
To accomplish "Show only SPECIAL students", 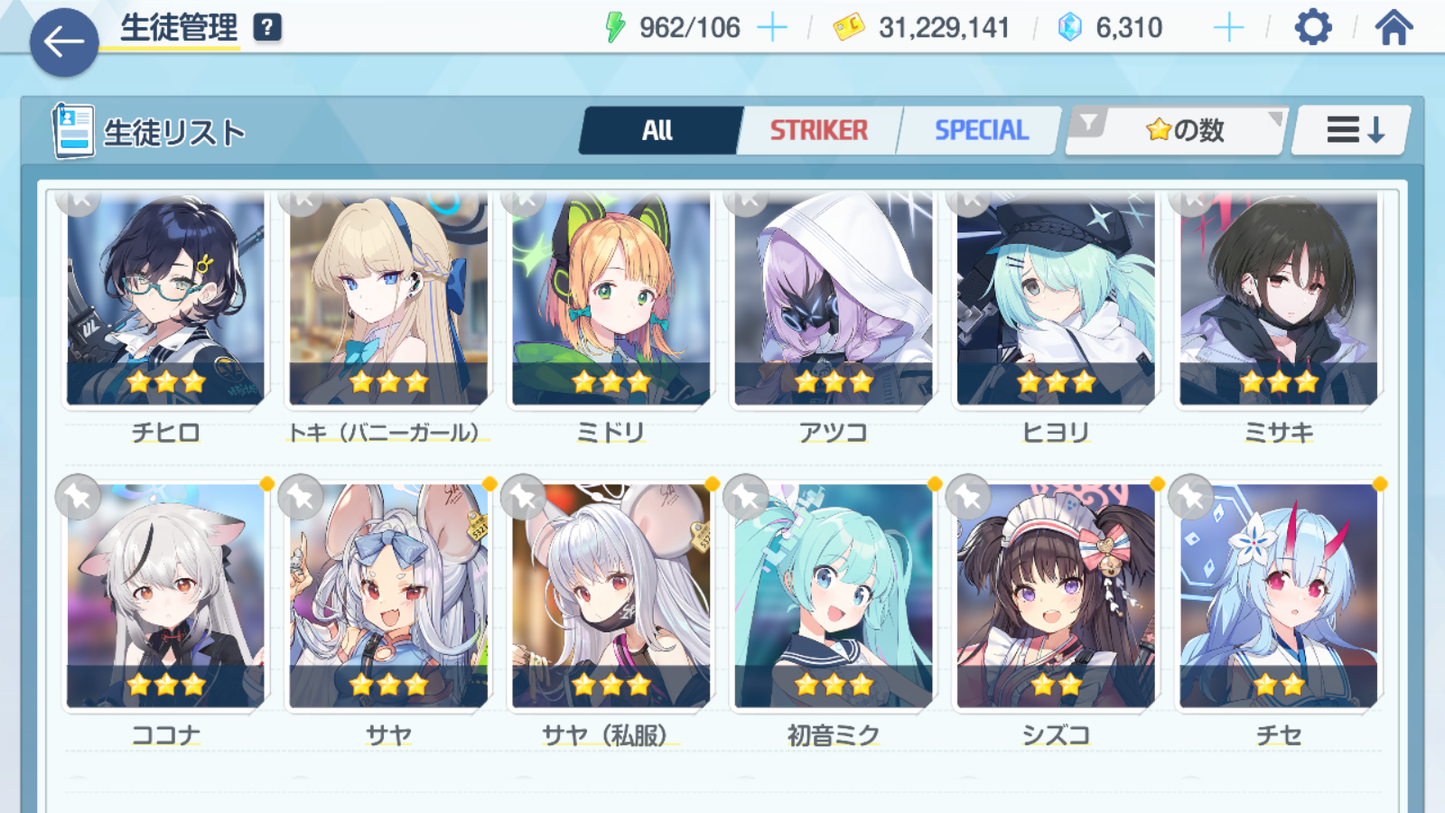I will (980, 130).
